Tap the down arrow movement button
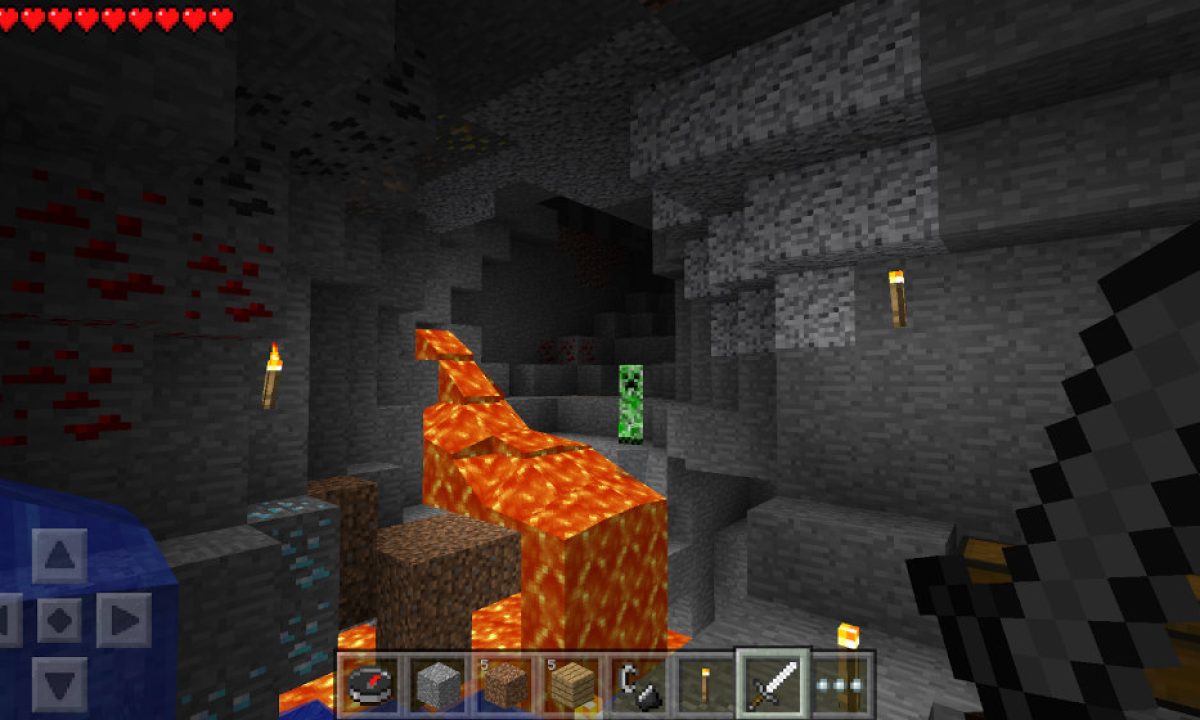The height and width of the screenshot is (720, 1200). (59, 683)
